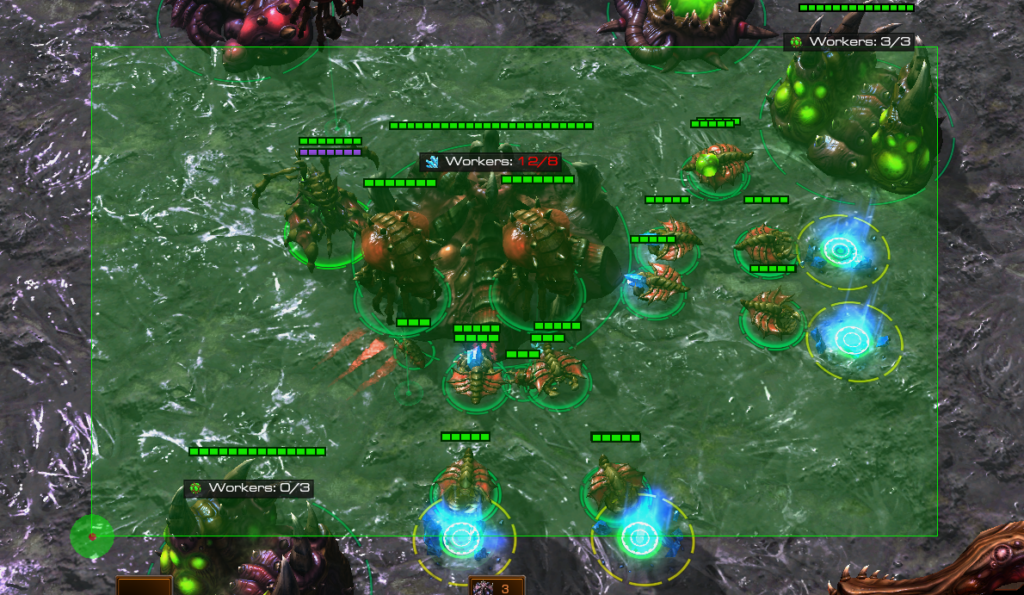1024x595 pixels.
Task: Select the Queen with the purple energy bar
Action: coord(322,211)
